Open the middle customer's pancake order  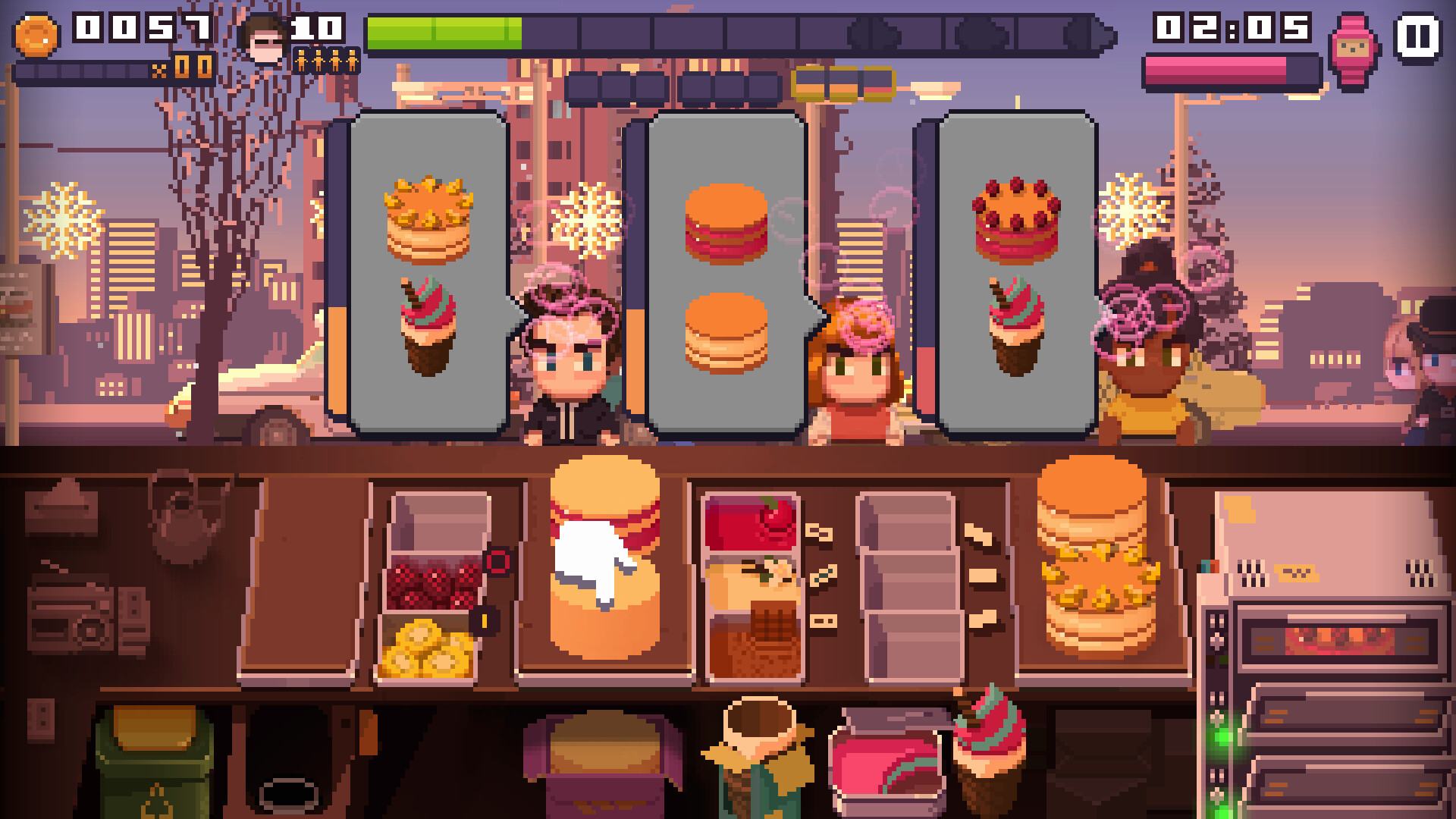click(728, 273)
